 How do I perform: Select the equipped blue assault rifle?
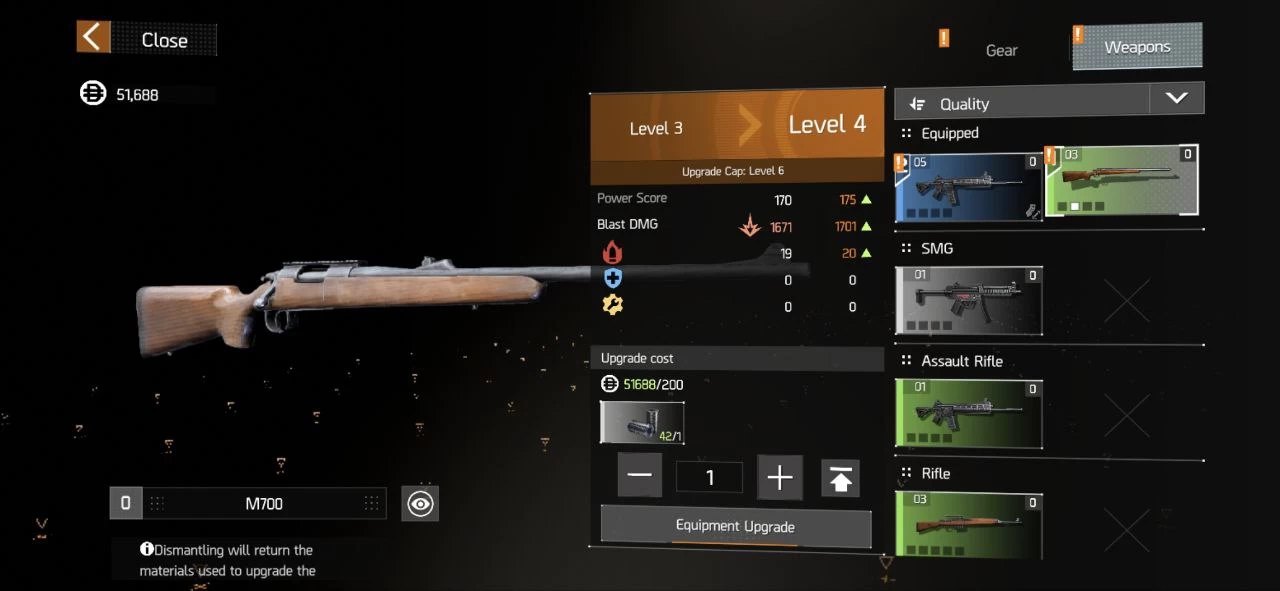coord(969,187)
